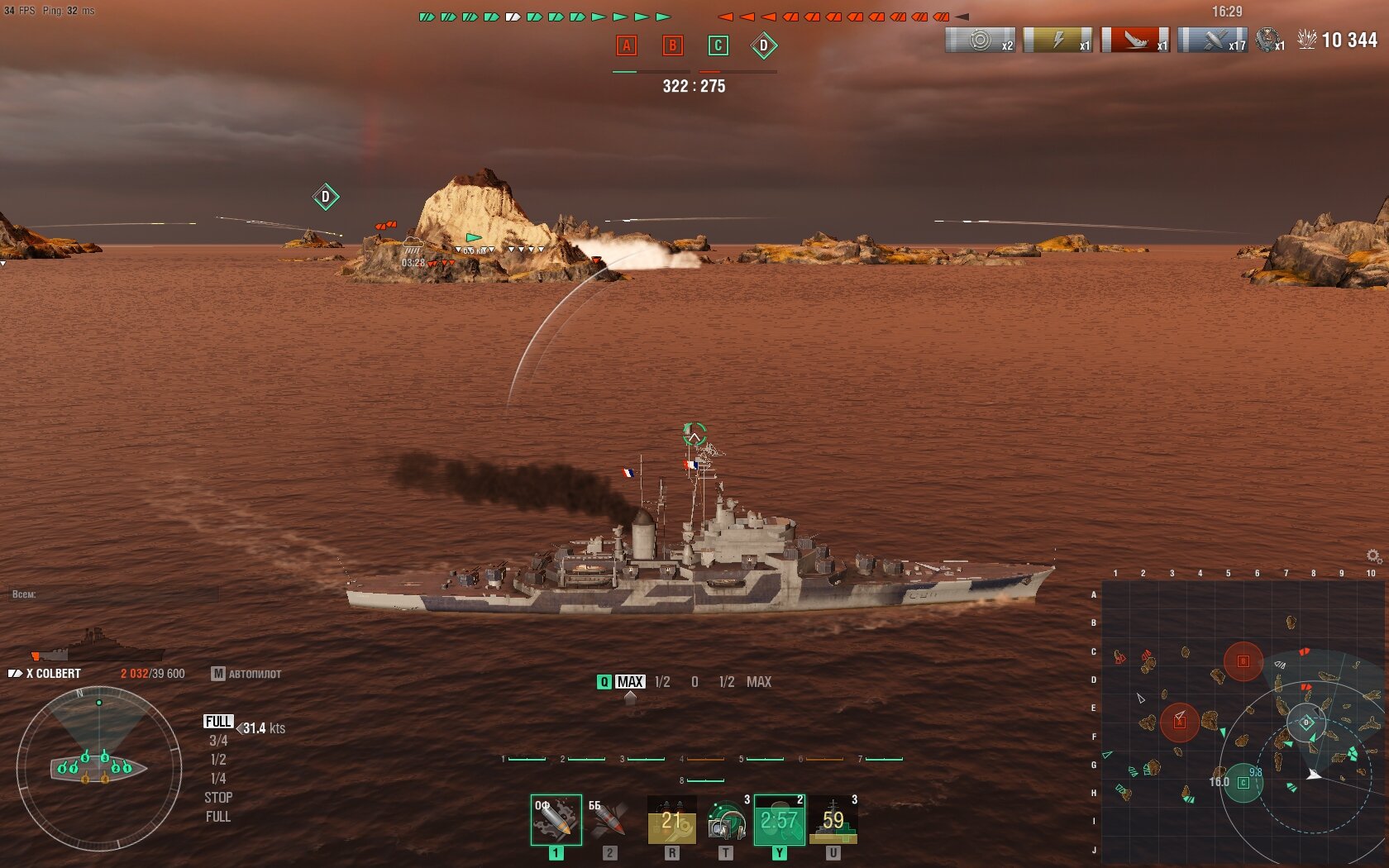Ping enemy base B on the minimap
The width and height of the screenshot is (1389, 868).
click(x=1243, y=661)
